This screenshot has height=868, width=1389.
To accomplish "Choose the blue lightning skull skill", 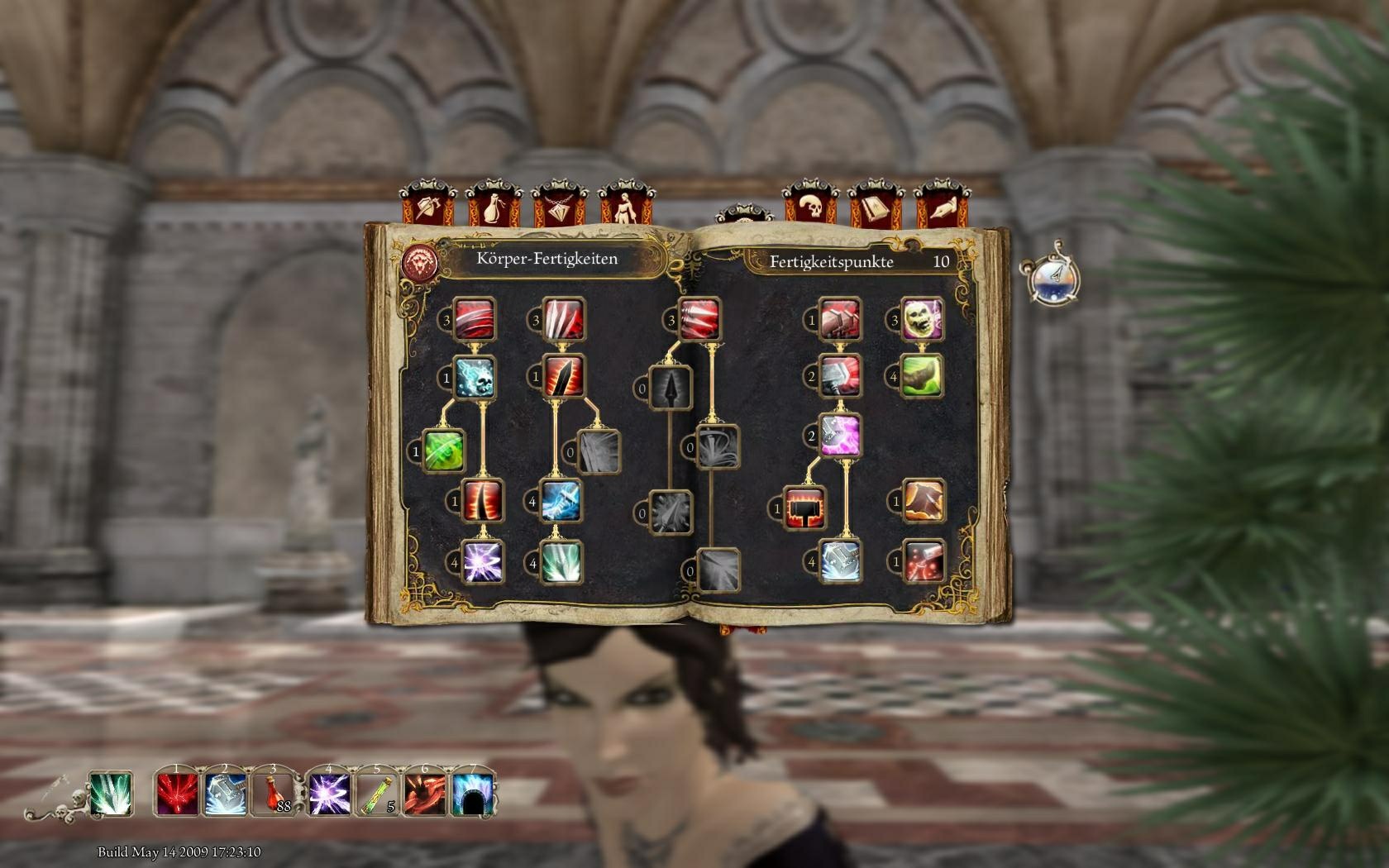I will [x=475, y=377].
